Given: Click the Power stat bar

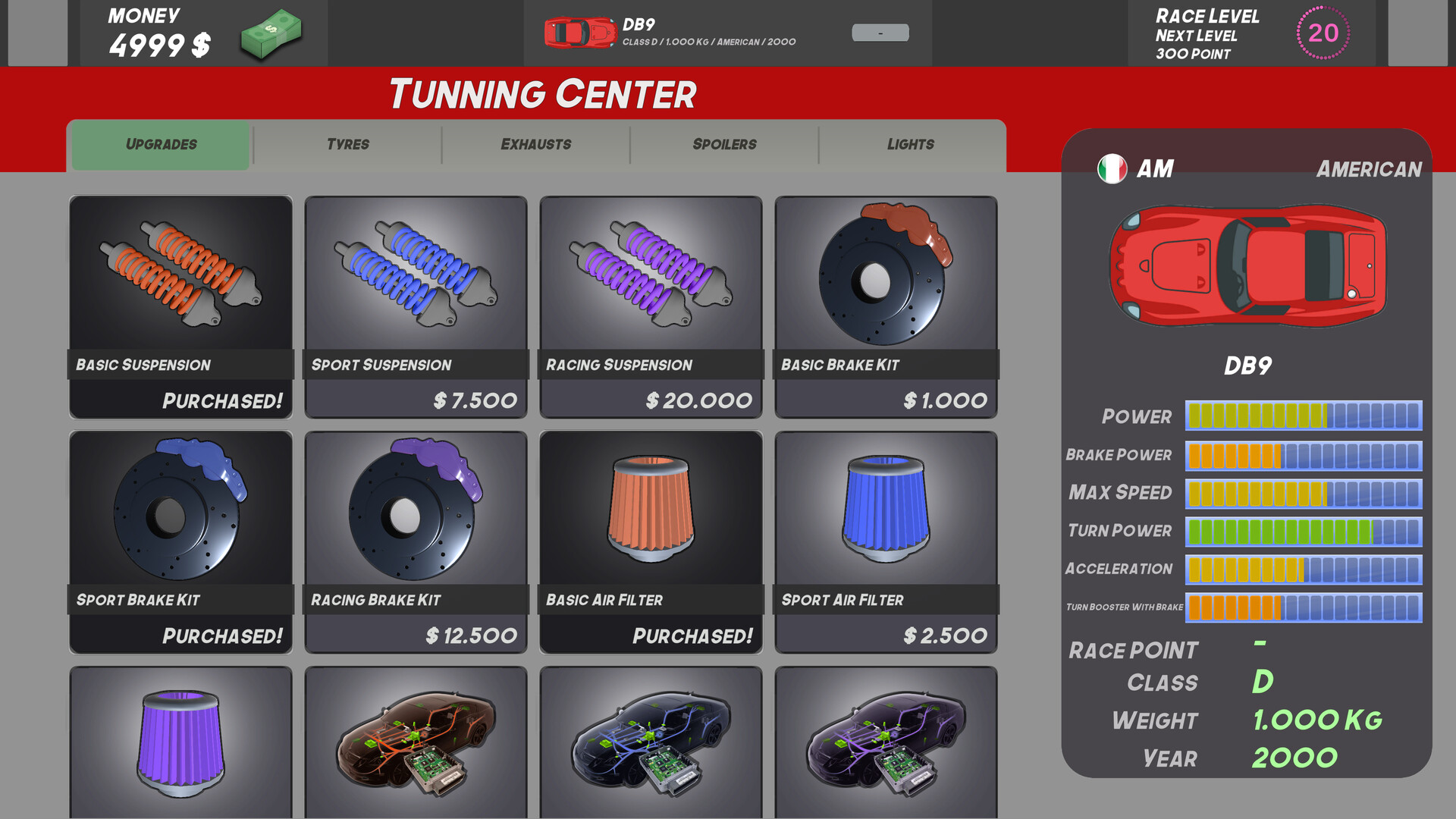Looking at the screenshot, I should pyautogui.click(x=1303, y=416).
